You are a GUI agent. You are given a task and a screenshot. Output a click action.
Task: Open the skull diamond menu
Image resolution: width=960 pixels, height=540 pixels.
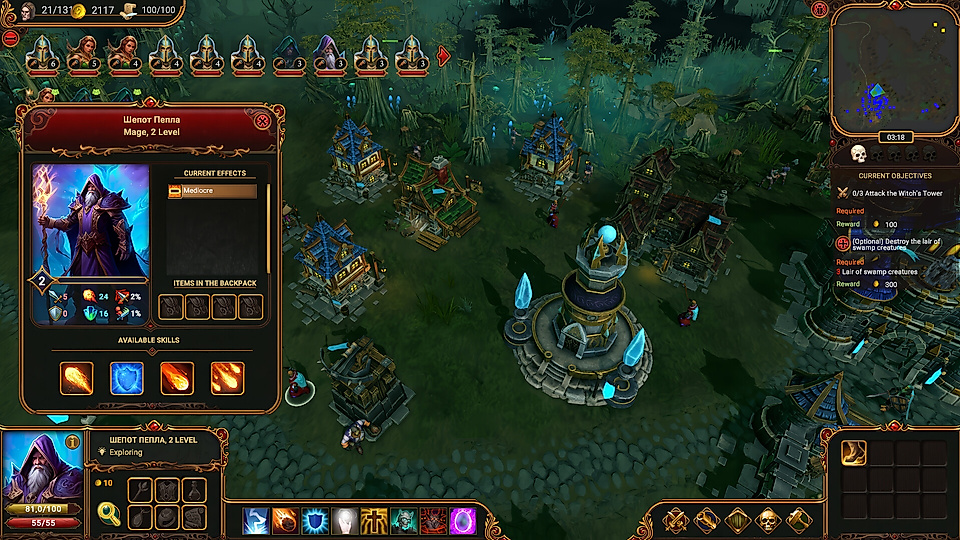[767, 520]
